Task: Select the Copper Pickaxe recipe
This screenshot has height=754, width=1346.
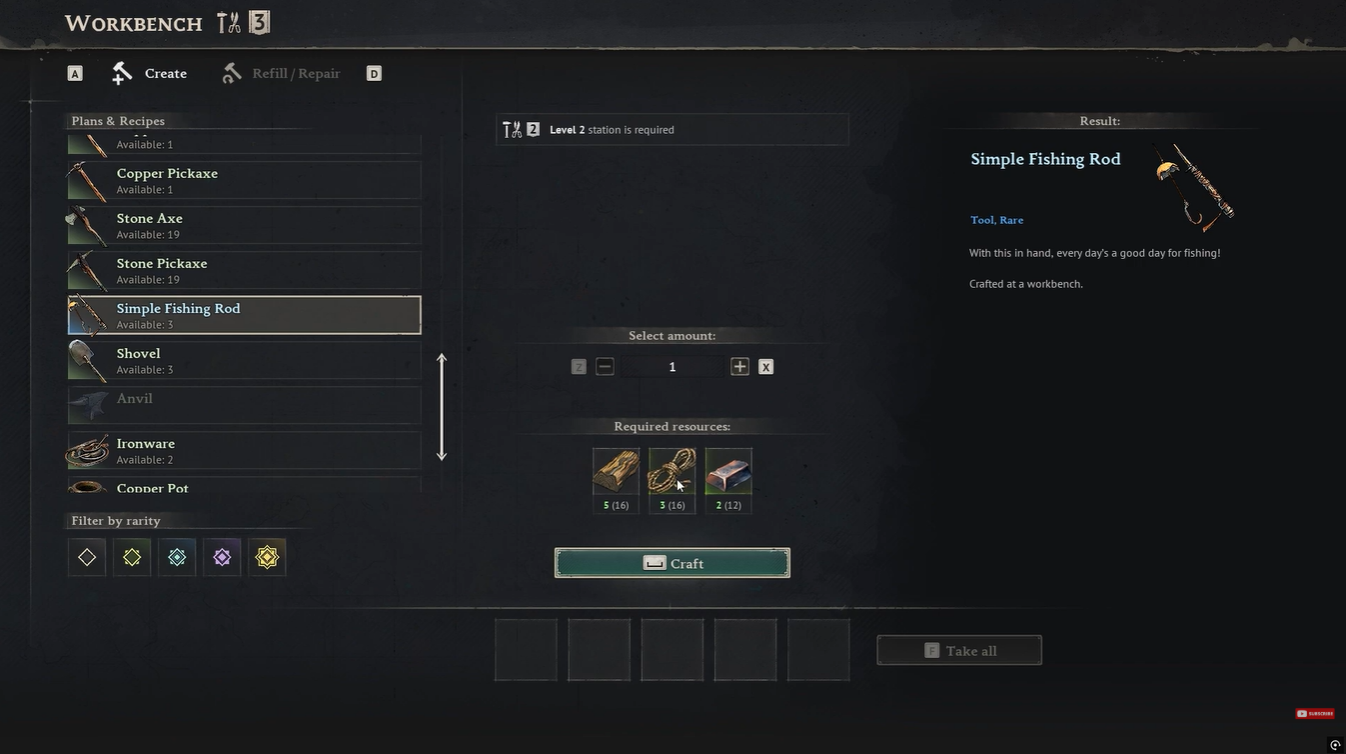Action: [x=244, y=180]
